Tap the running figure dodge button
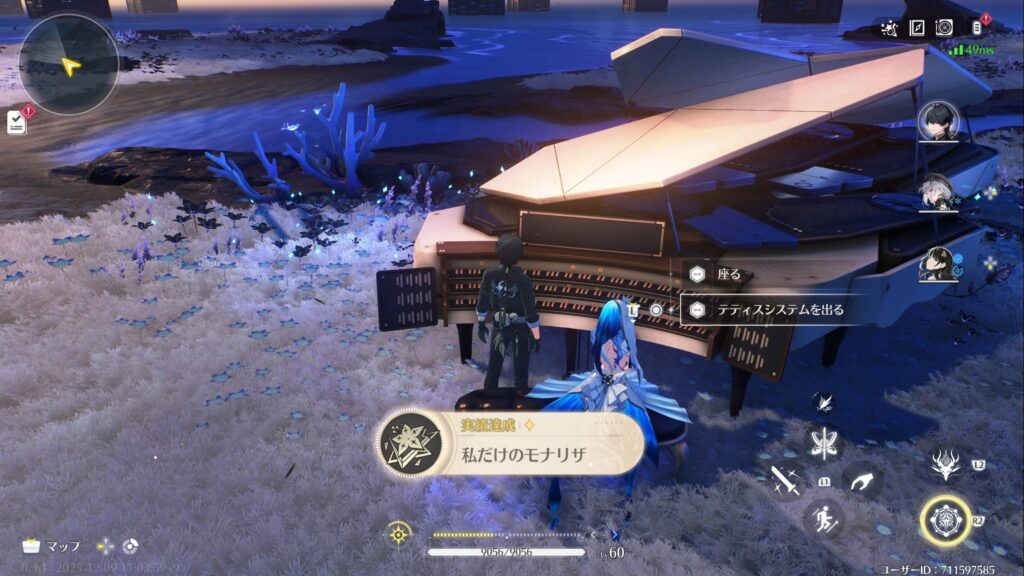1024x576 pixels. tap(823, 519)
